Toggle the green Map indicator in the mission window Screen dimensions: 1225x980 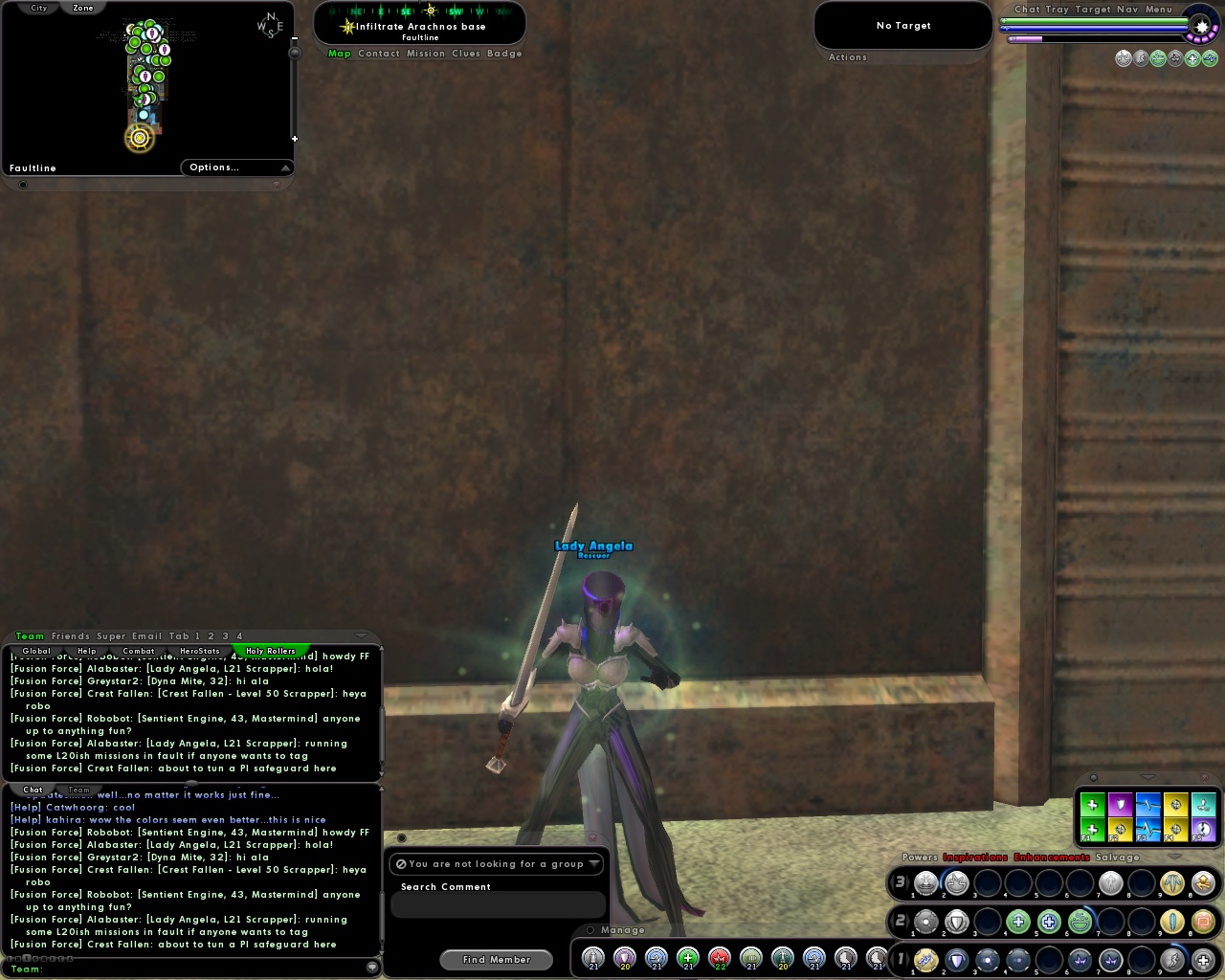tap(339, 54)
